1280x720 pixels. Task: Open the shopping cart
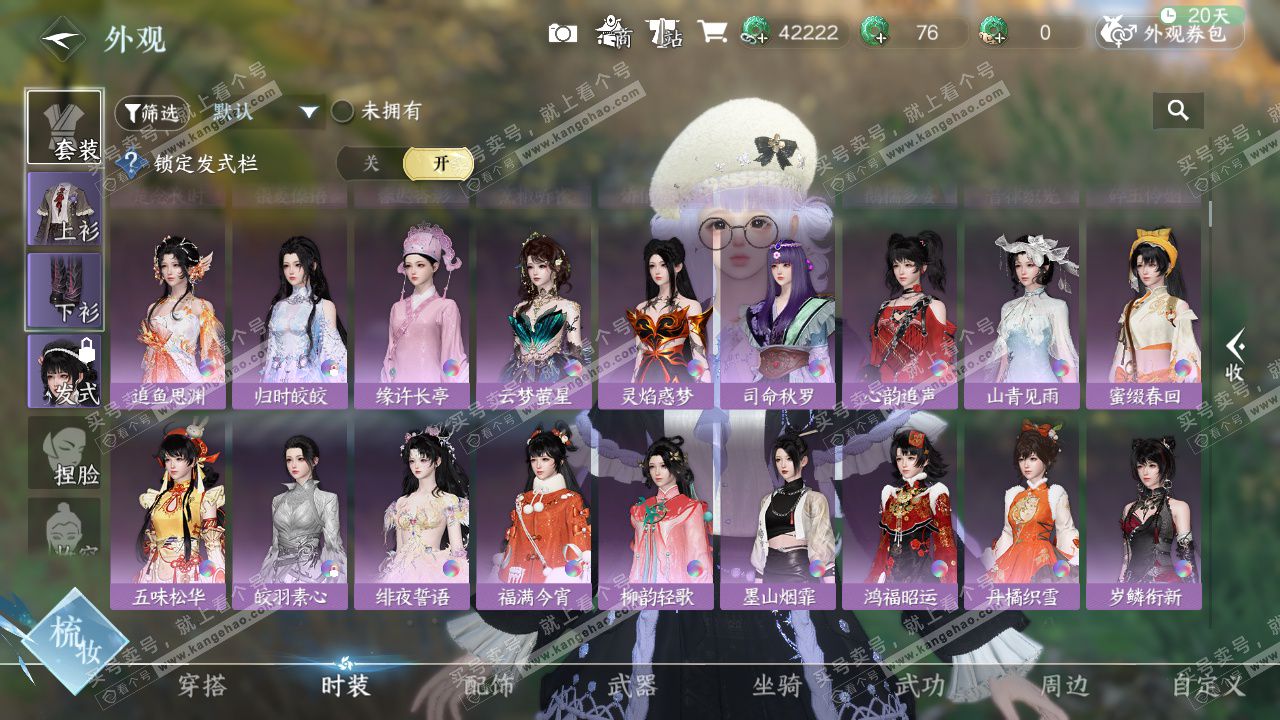point(712,33)
